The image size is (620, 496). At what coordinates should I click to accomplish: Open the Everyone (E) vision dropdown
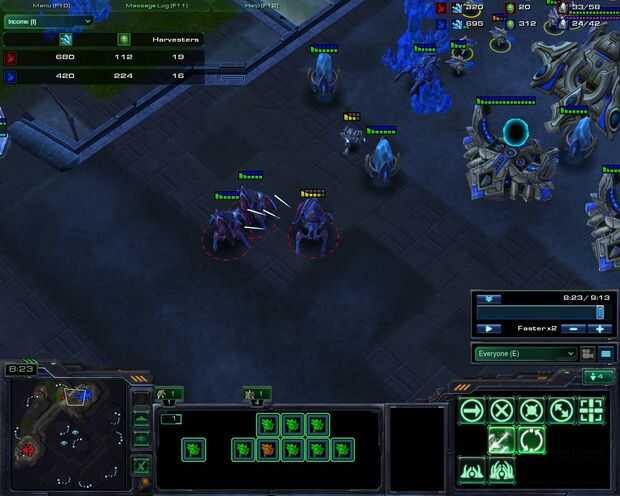click(526, 353)
